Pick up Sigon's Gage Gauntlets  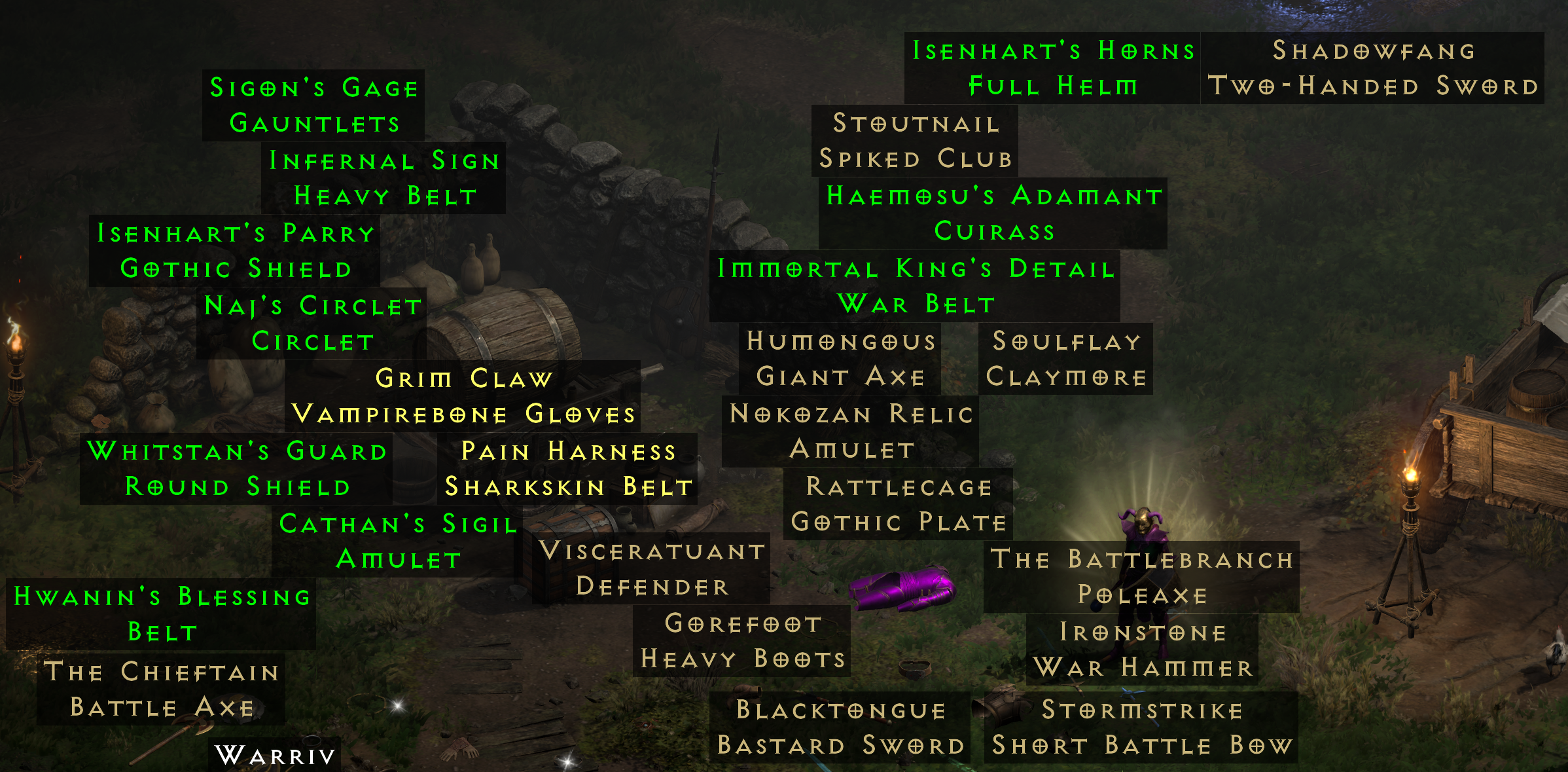click(312, 105)
